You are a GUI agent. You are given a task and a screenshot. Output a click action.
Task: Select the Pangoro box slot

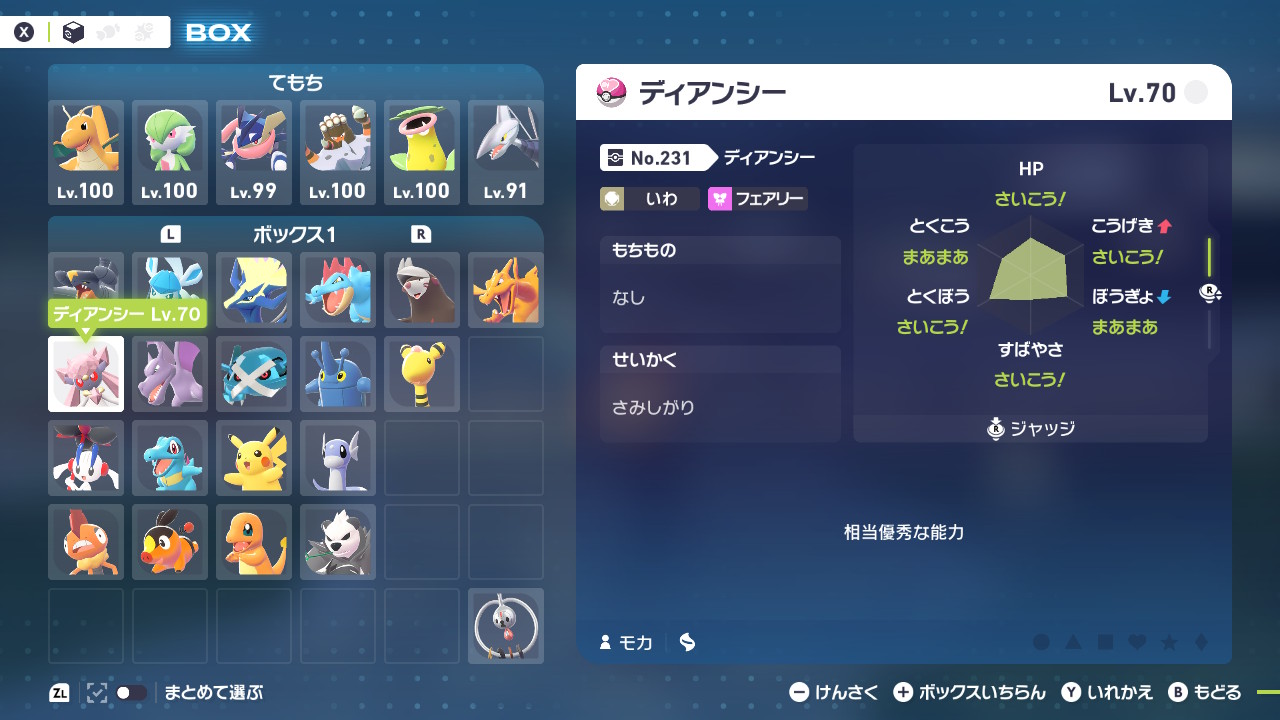pos(338,542)
